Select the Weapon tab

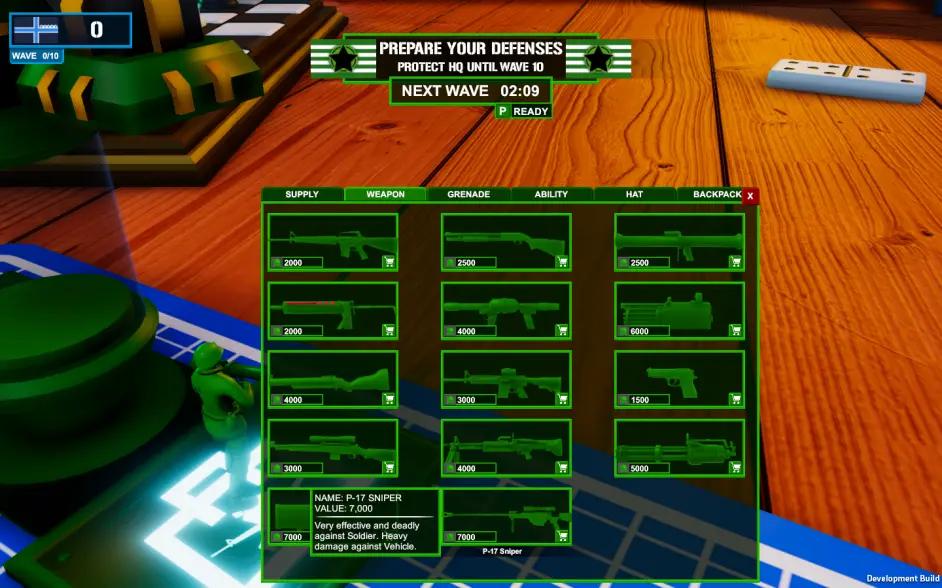tap(385, 194)
